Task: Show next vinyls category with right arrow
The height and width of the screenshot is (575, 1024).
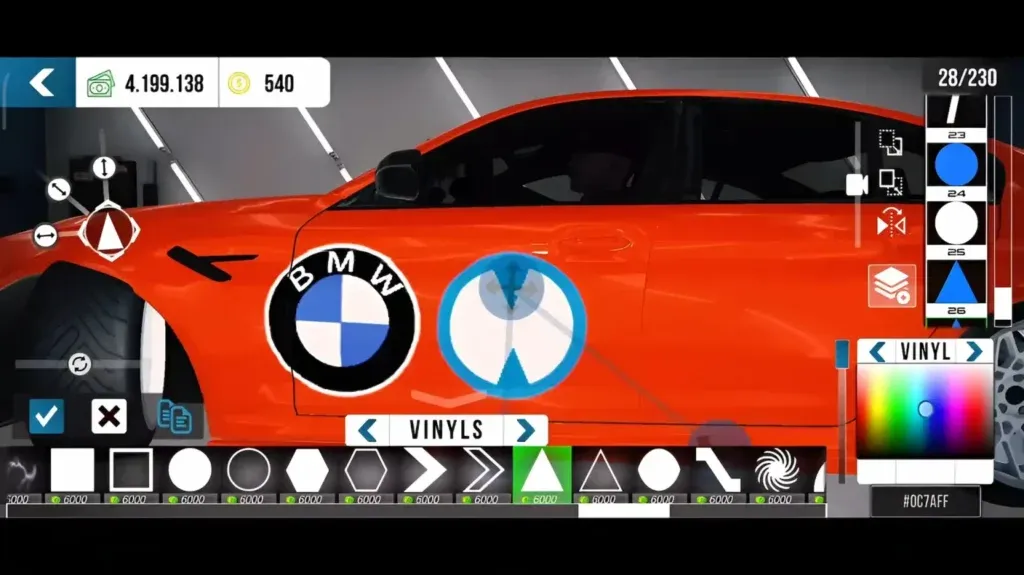Action: [x=525, y=430]
